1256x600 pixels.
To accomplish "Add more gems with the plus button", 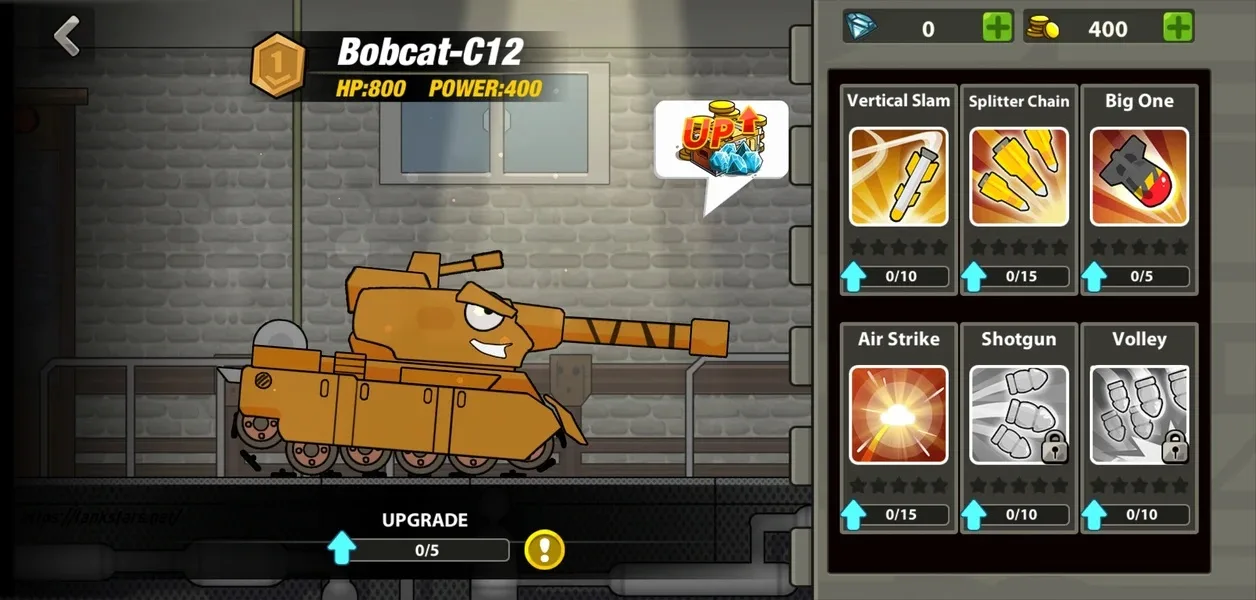I will pos(997,28).
